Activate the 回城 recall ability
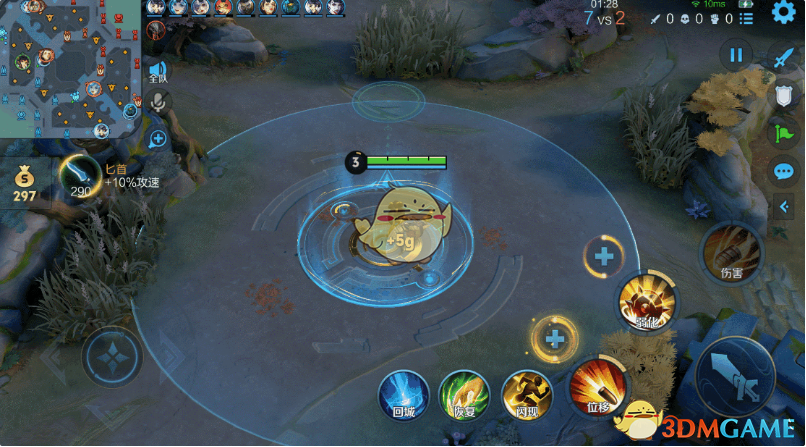The height and width of the screenshot is (447, 806). pyautogui.click(x=403, y=394)
